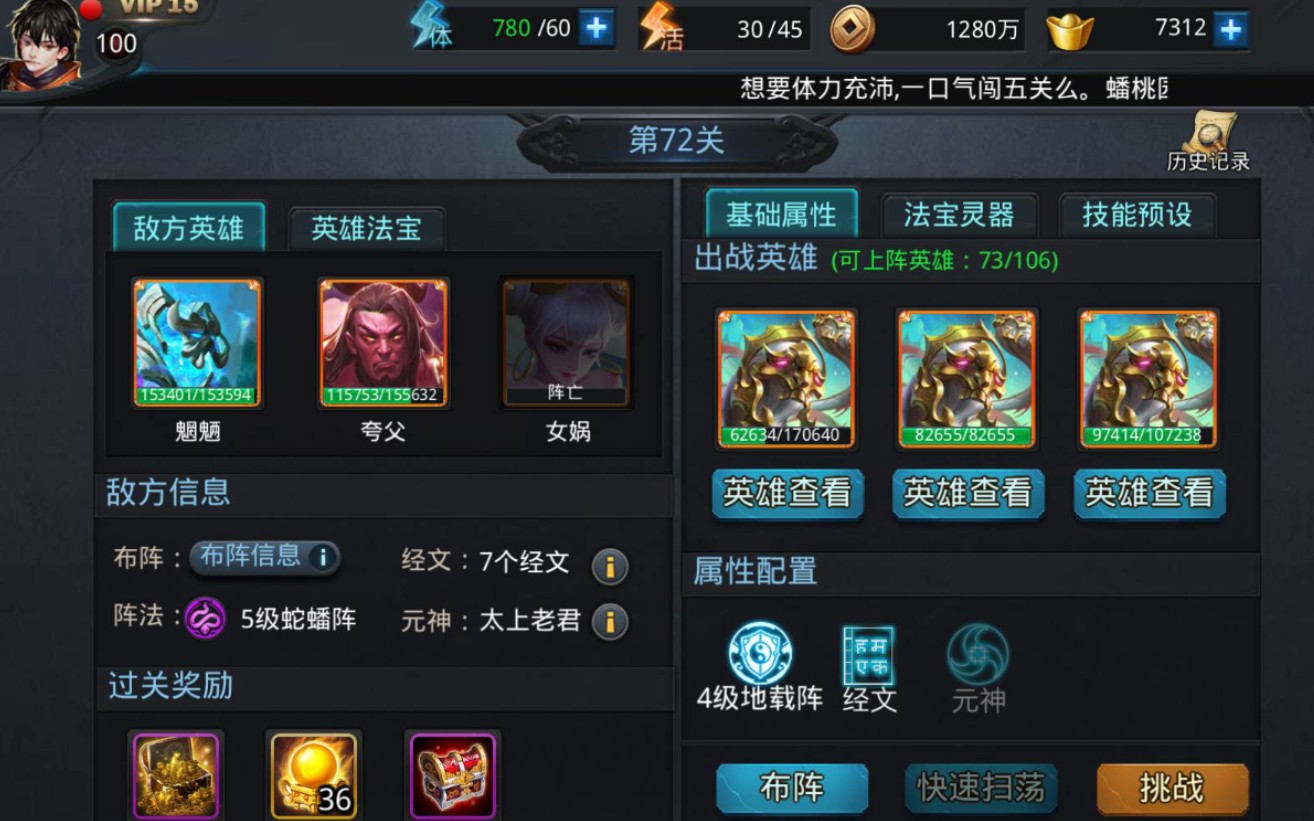Click the info icon beside 太上老君
Screen dimensions: 1314x821
click(610, 620)
